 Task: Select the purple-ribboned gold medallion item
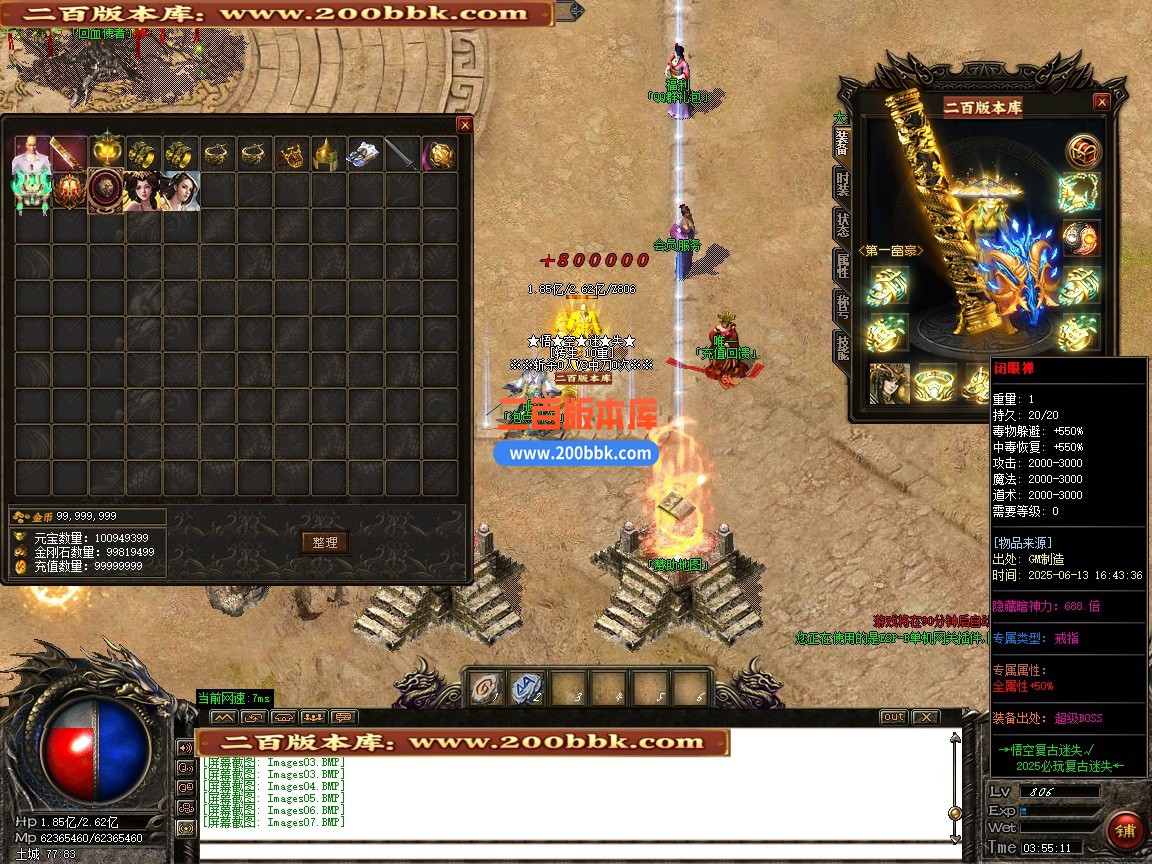click(440, 155)
